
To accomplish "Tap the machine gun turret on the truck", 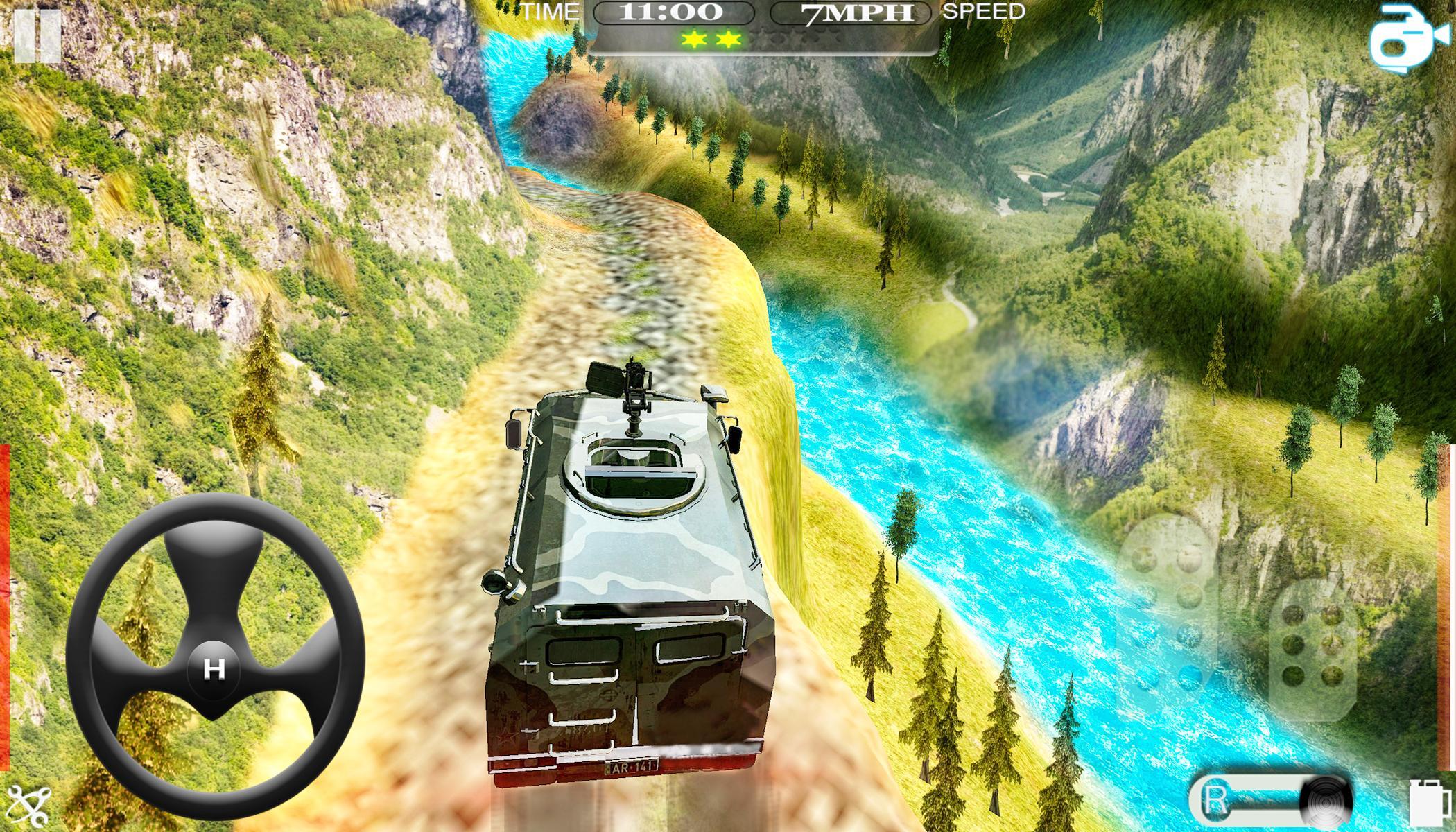I will coord(634,392).
